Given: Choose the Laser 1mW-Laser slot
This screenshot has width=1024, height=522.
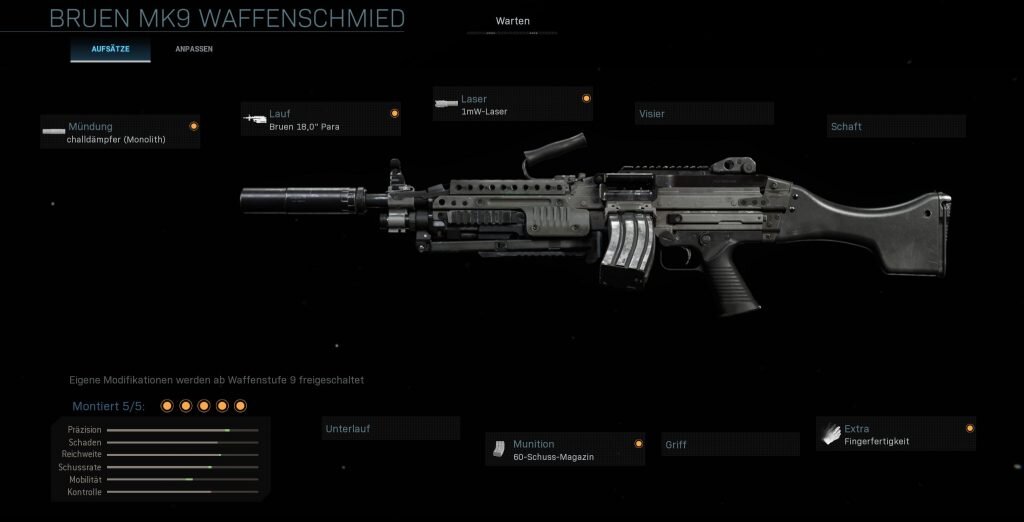Looking at the screenshot, I should 512,105.
